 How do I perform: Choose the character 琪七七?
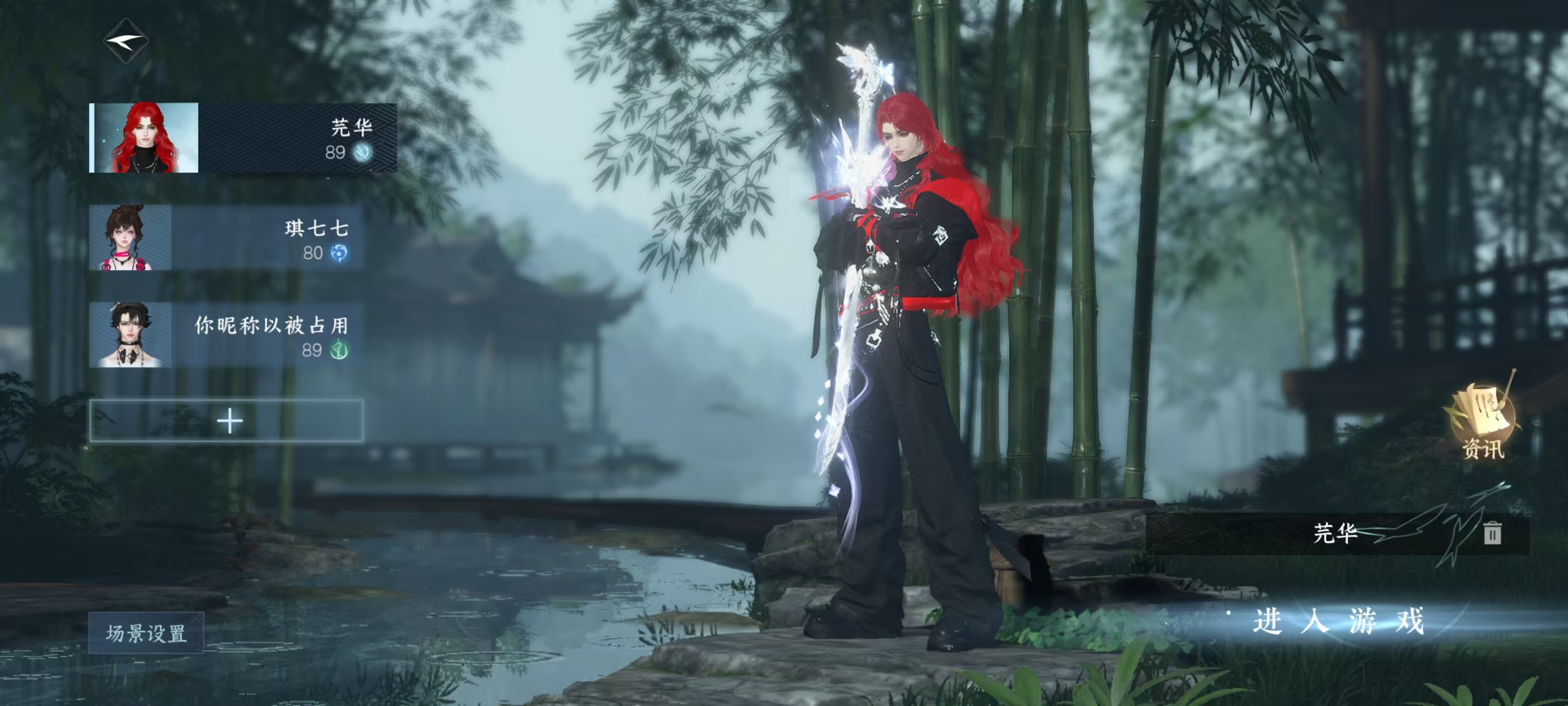pos(226,238)
